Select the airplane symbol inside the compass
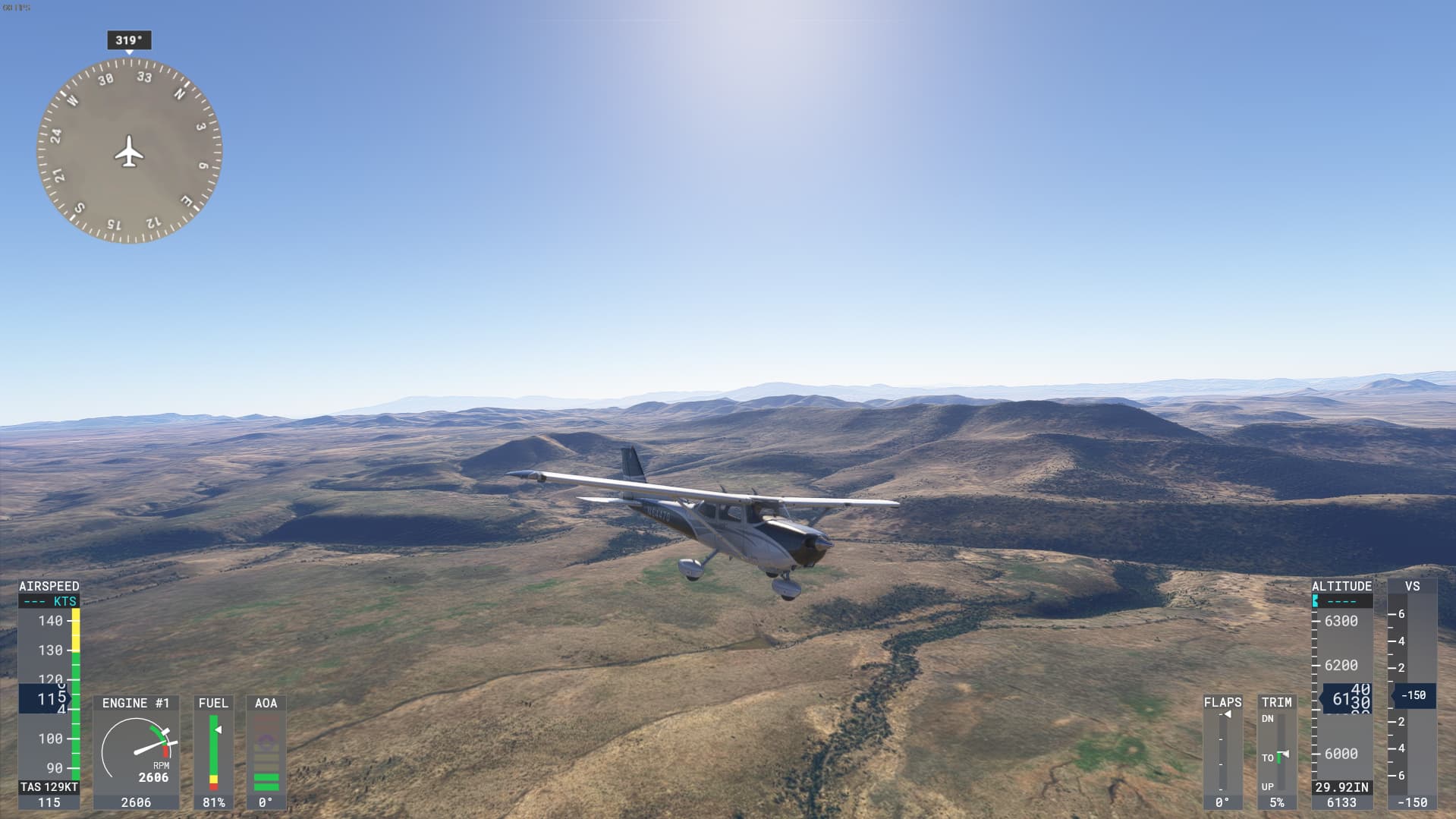Screen dimensions: 1456x819 pos(127,154)
